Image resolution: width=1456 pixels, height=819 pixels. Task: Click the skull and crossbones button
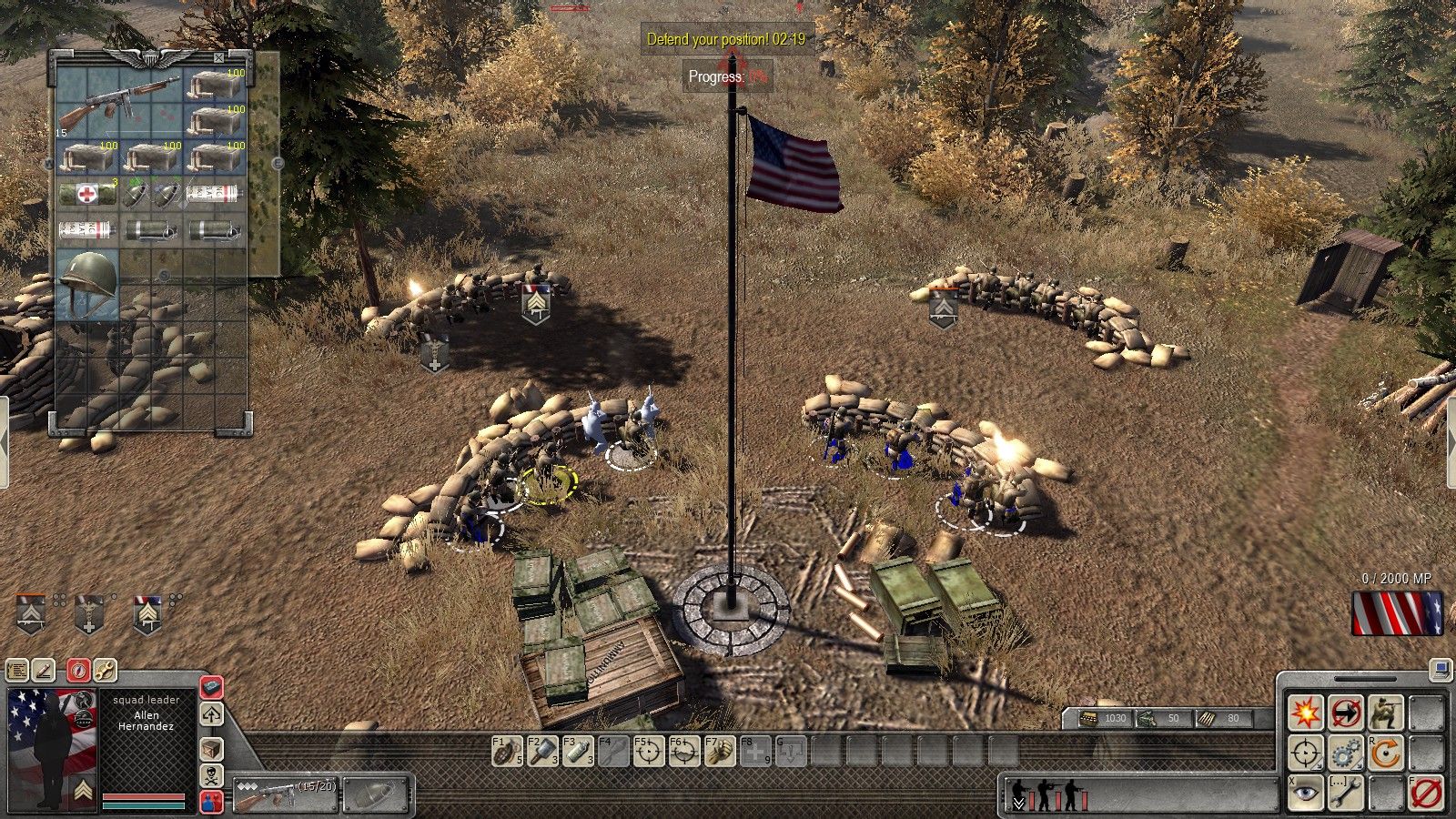(211, 776)
